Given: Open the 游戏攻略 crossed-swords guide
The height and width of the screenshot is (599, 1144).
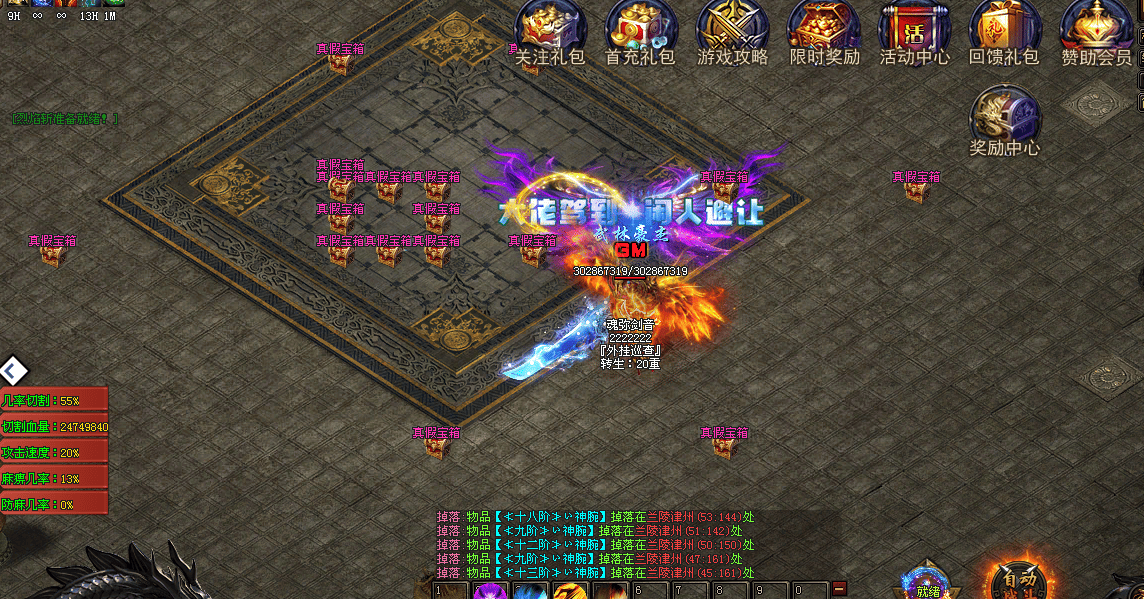Looking at the screenshot, I should coord(732,30).
